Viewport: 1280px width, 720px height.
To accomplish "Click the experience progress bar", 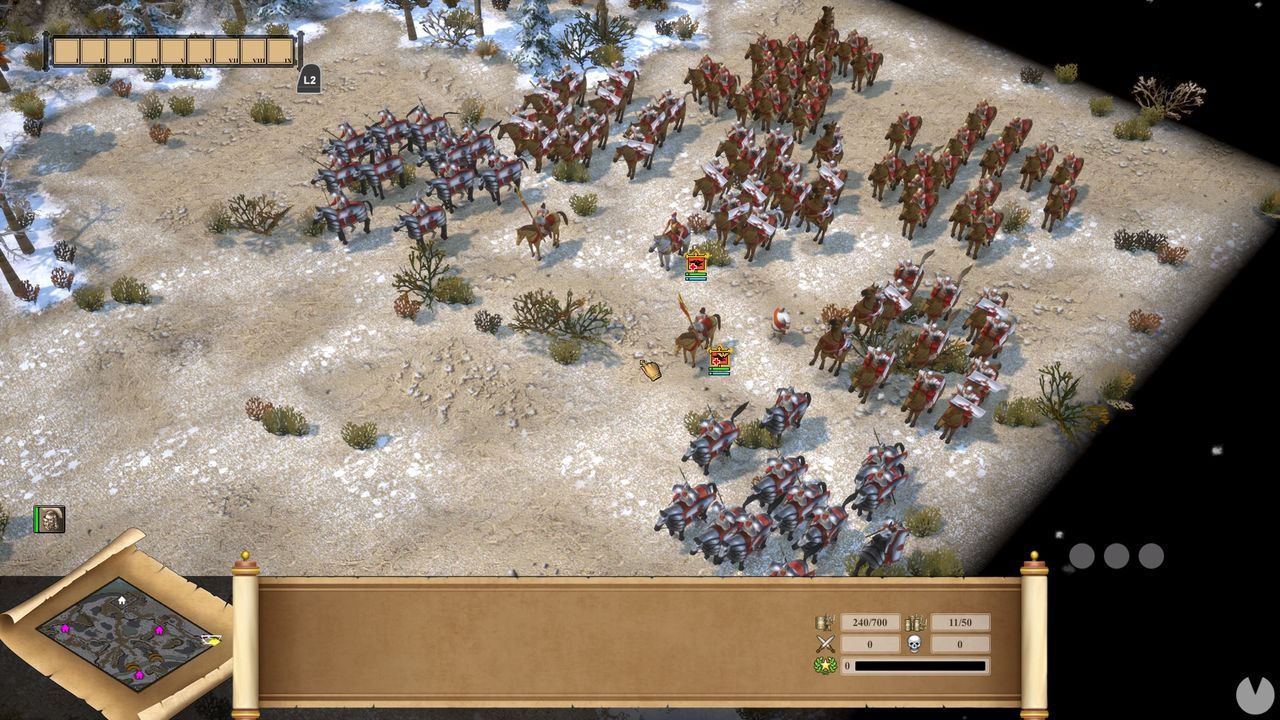I will coord(921,665).
